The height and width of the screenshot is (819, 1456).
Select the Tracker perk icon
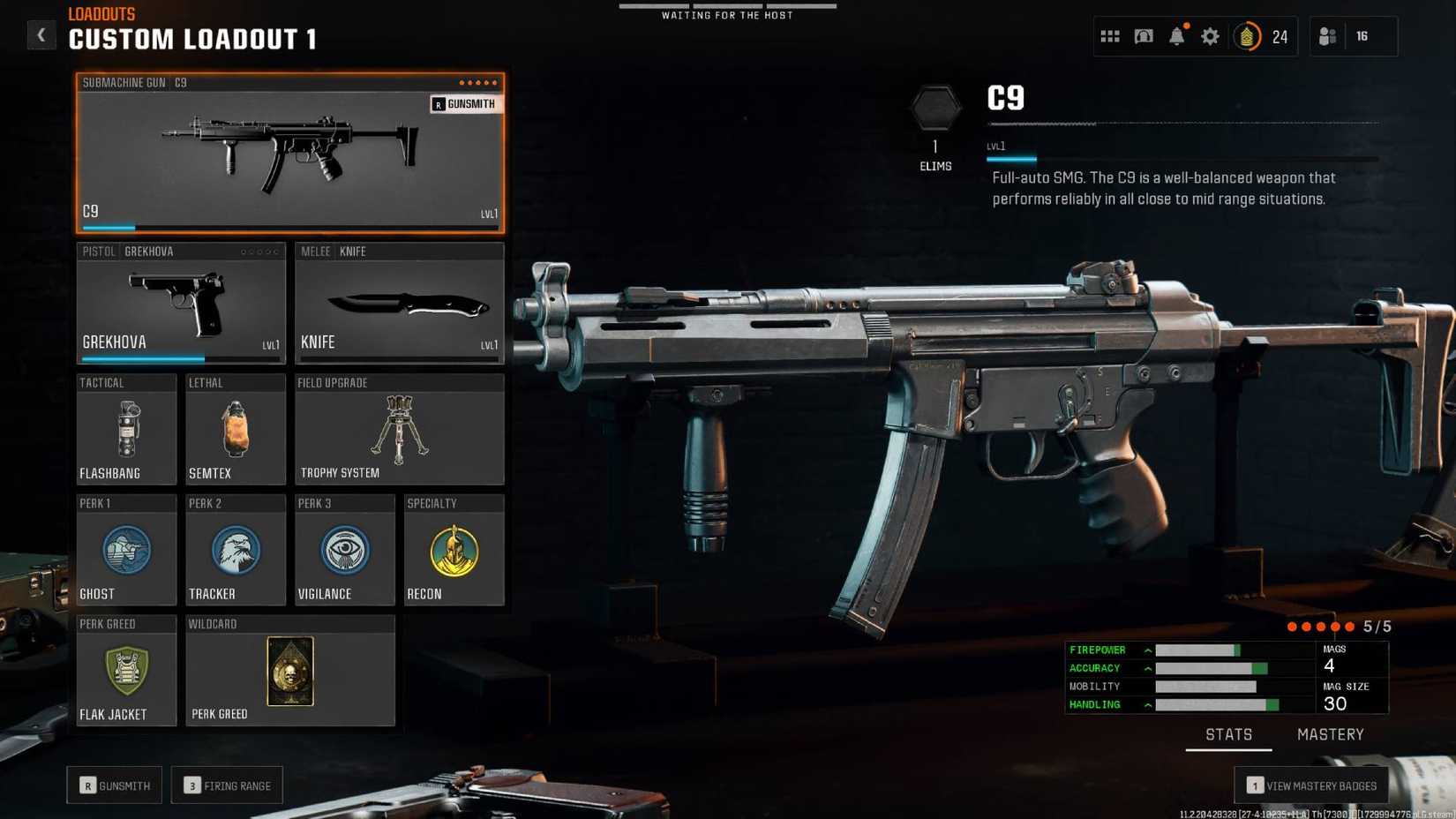(x=235, y=550)
